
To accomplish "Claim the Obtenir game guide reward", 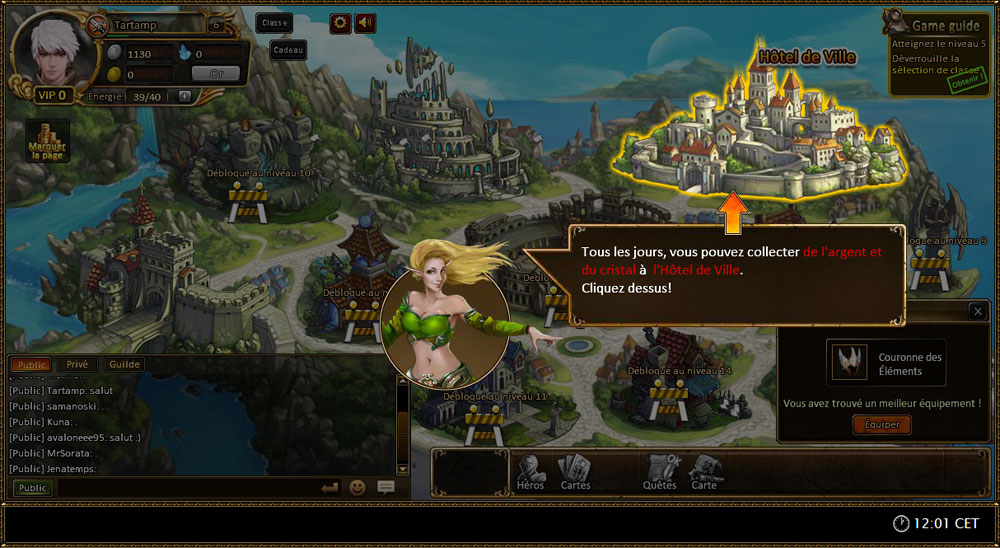I will point(966,85).
